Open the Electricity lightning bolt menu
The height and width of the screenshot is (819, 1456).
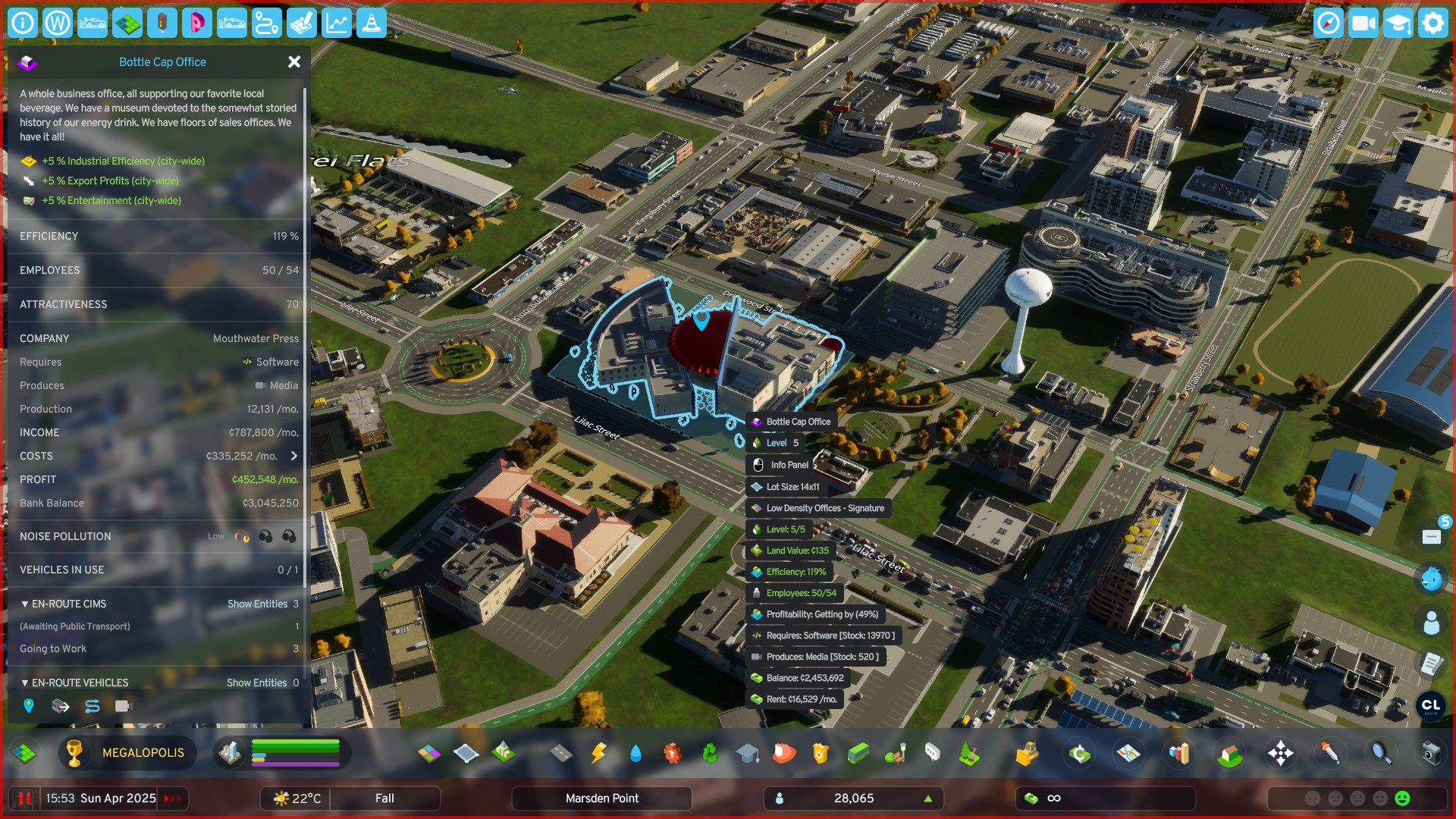coord(598,753)
